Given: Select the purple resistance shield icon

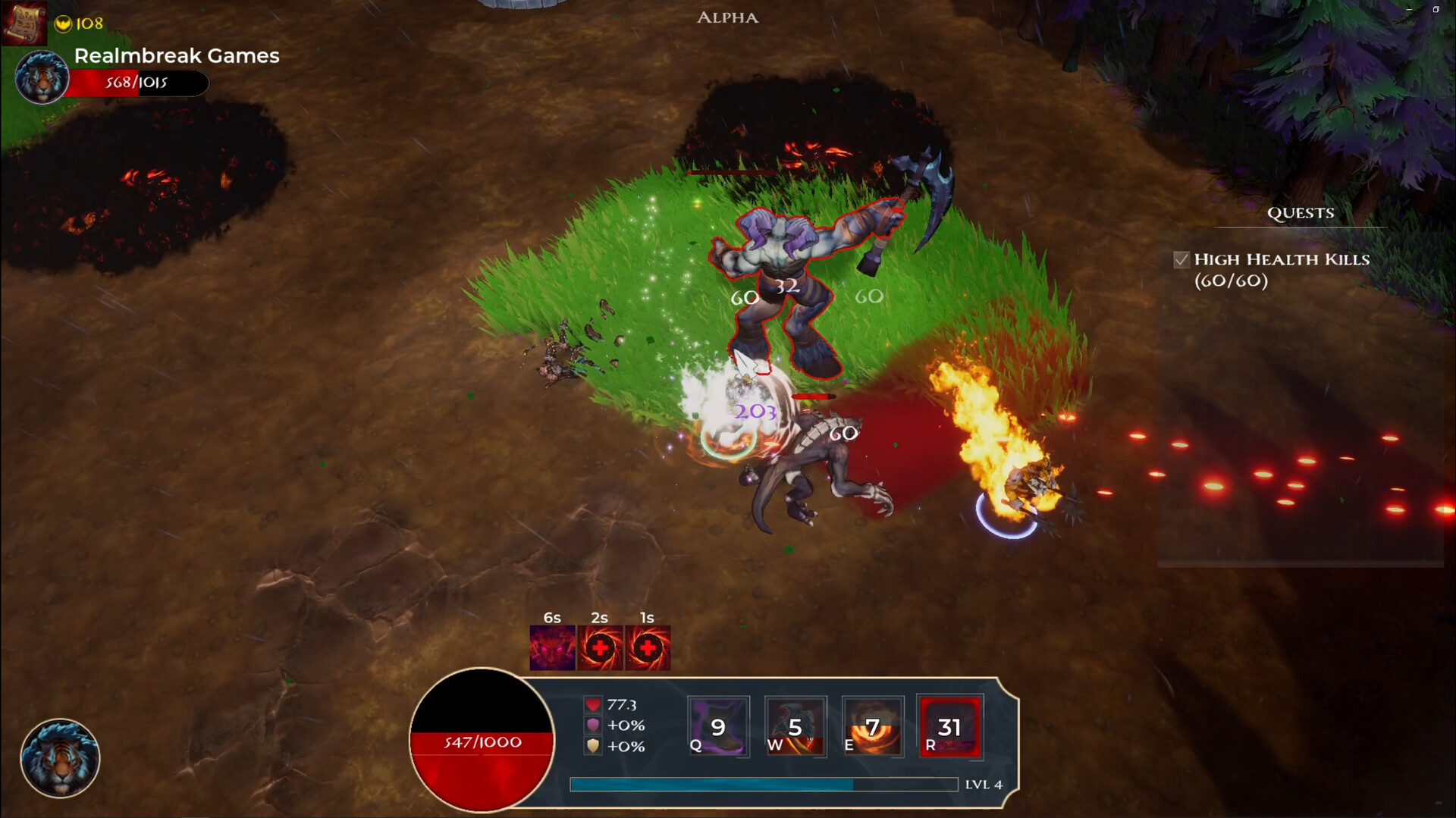Looking at the screenshot, I should [593, 725].
